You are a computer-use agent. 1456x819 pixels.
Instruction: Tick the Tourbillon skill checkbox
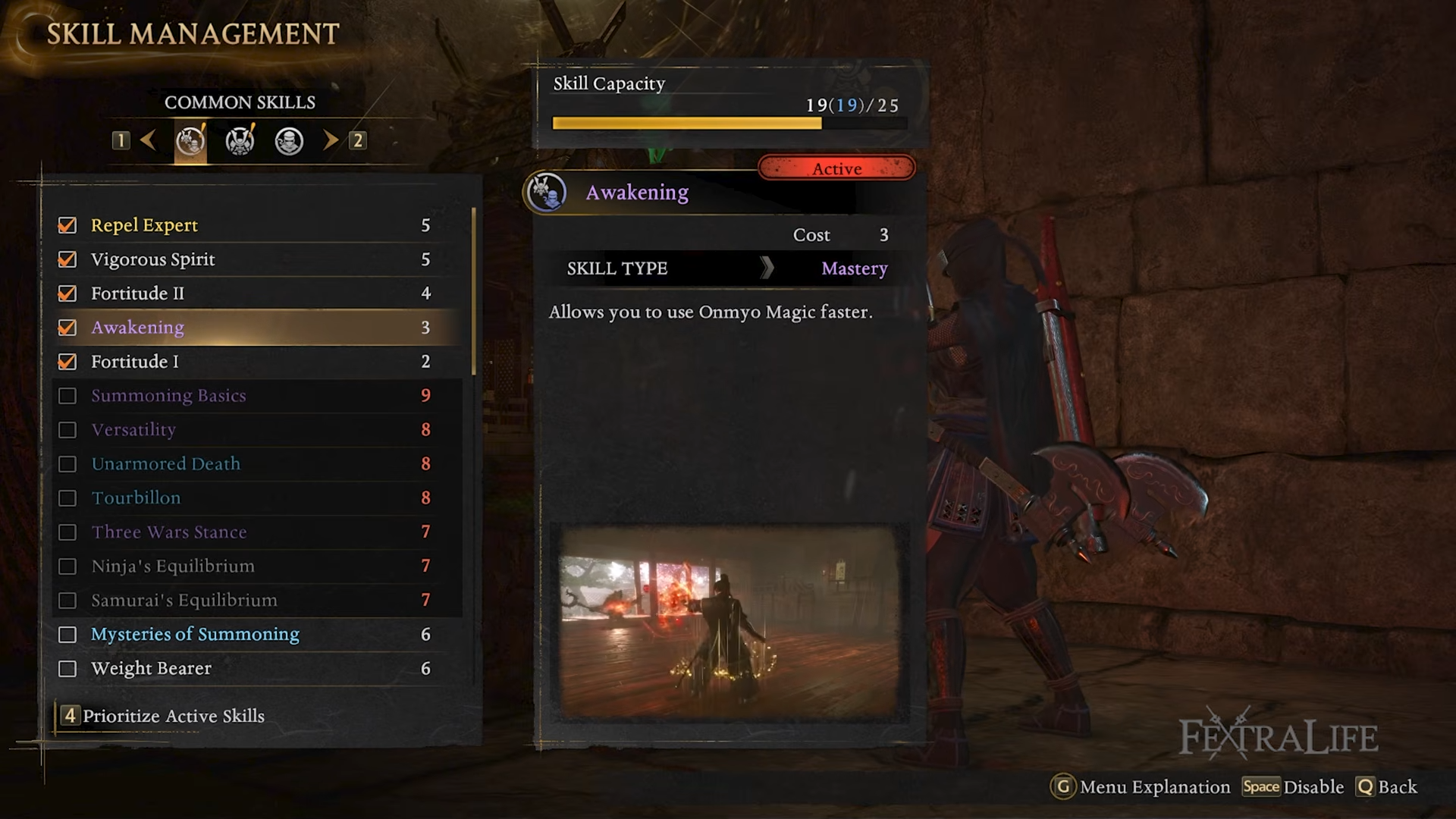coord(67,498)
